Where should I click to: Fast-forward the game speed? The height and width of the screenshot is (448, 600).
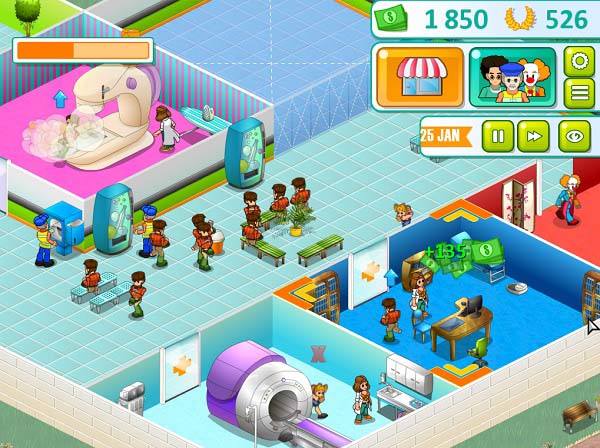click(534, 135)
